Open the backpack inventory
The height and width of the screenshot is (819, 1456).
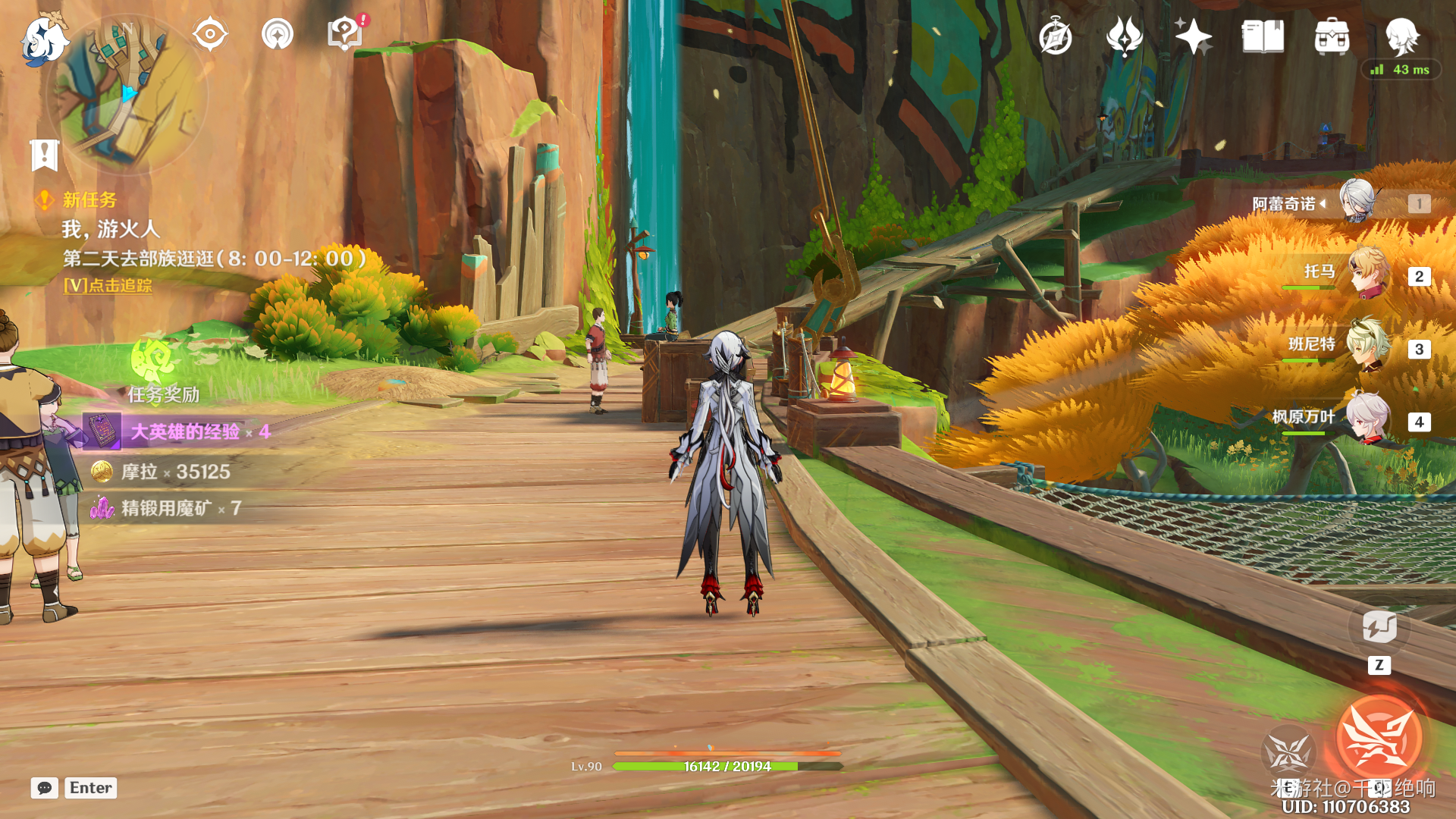point(1332,36)
